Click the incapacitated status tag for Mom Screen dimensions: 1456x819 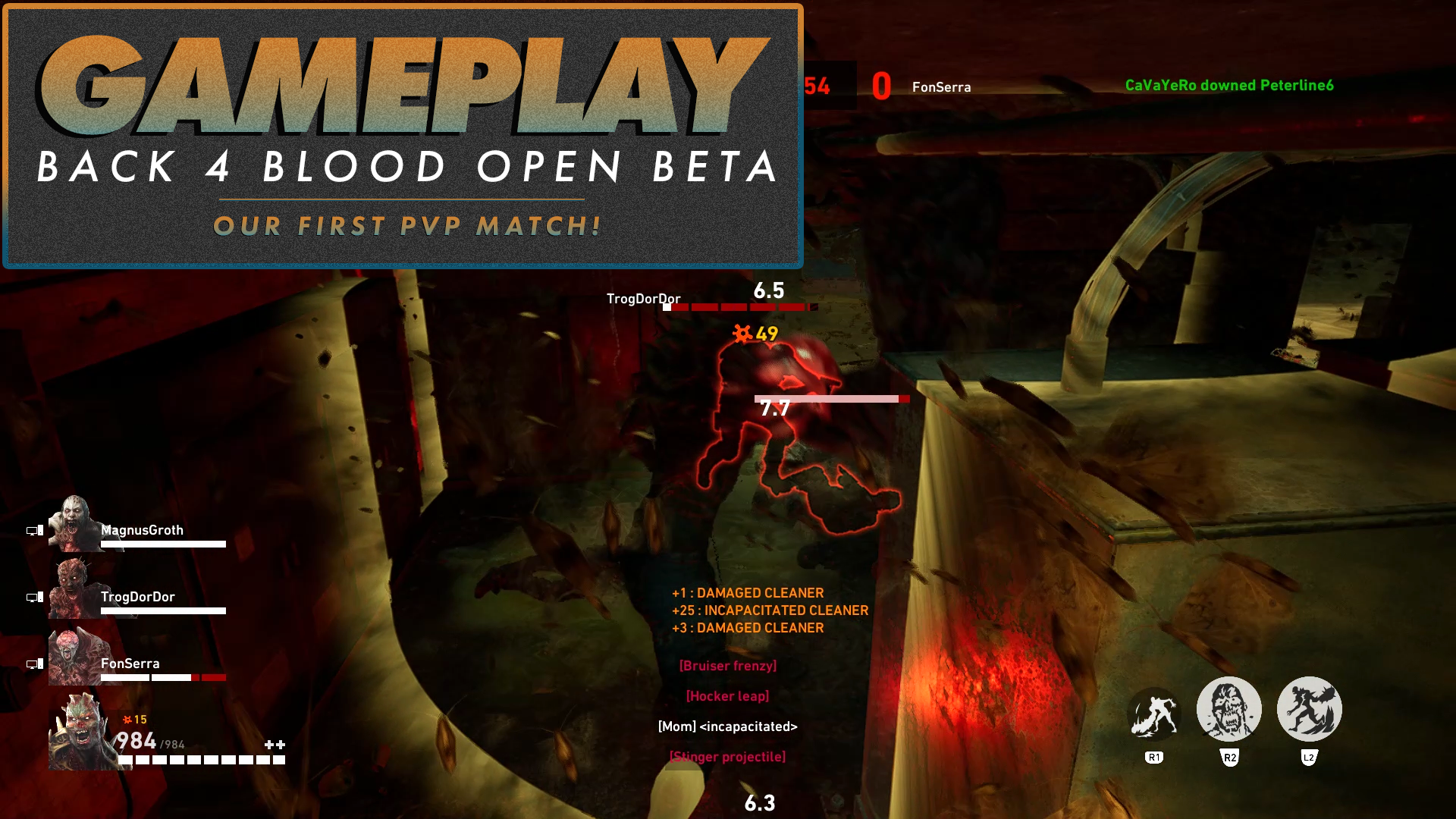coord(728,726)
